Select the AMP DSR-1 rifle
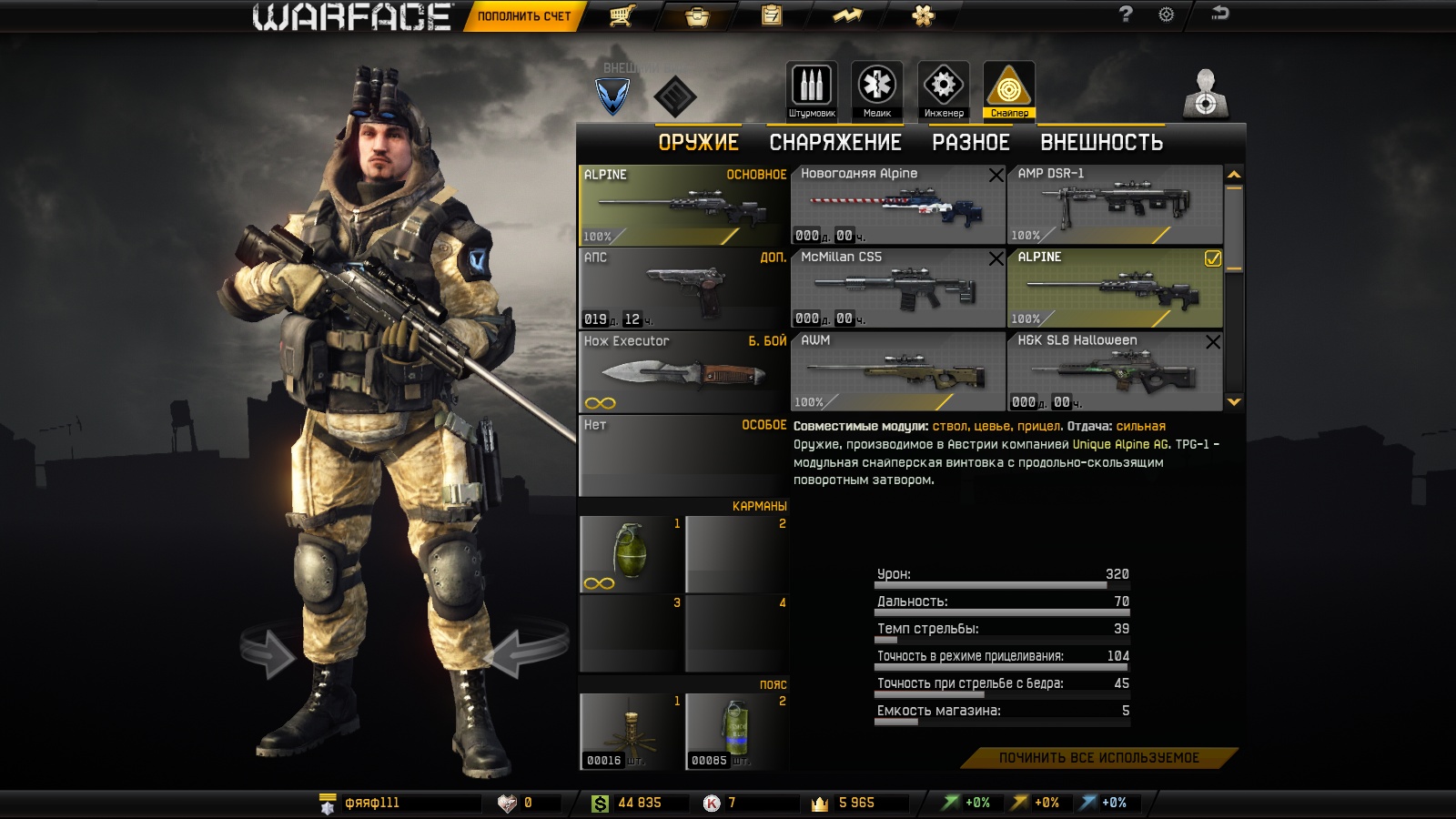The image size is (1456, 819). [1114, 205]
